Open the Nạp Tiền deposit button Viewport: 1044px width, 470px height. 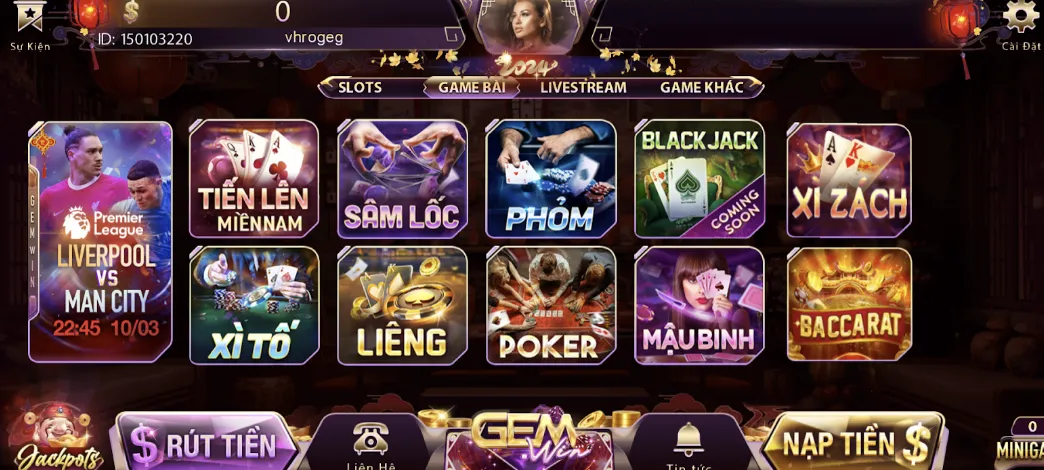[855, 441]
